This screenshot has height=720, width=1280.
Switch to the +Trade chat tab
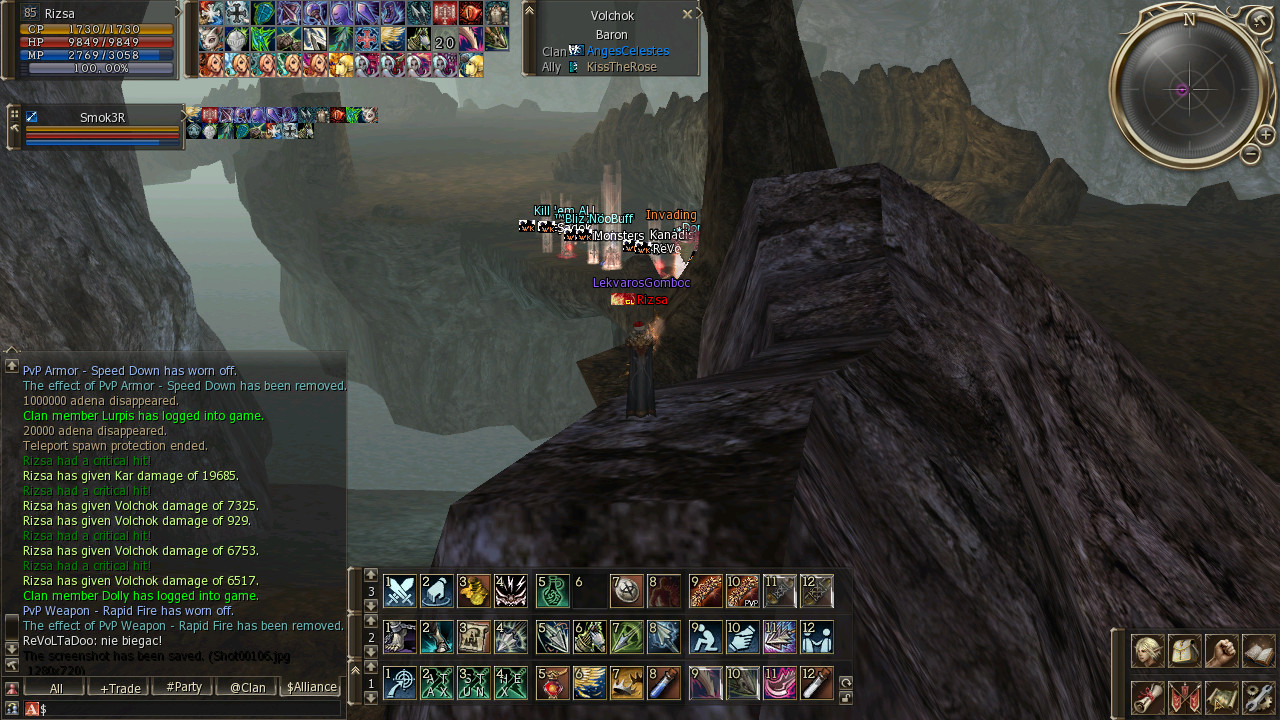(x=120, y=688)
